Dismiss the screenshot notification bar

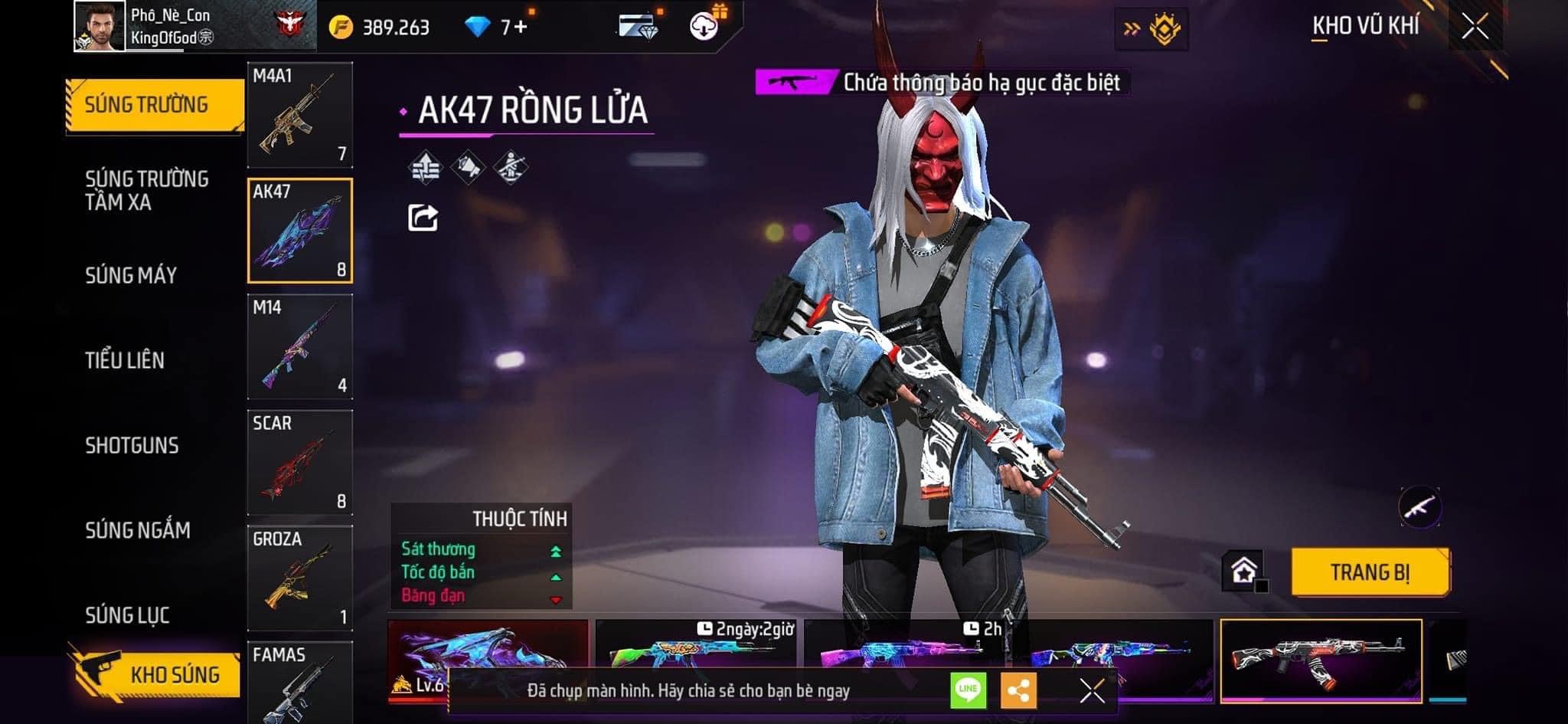1092,690
